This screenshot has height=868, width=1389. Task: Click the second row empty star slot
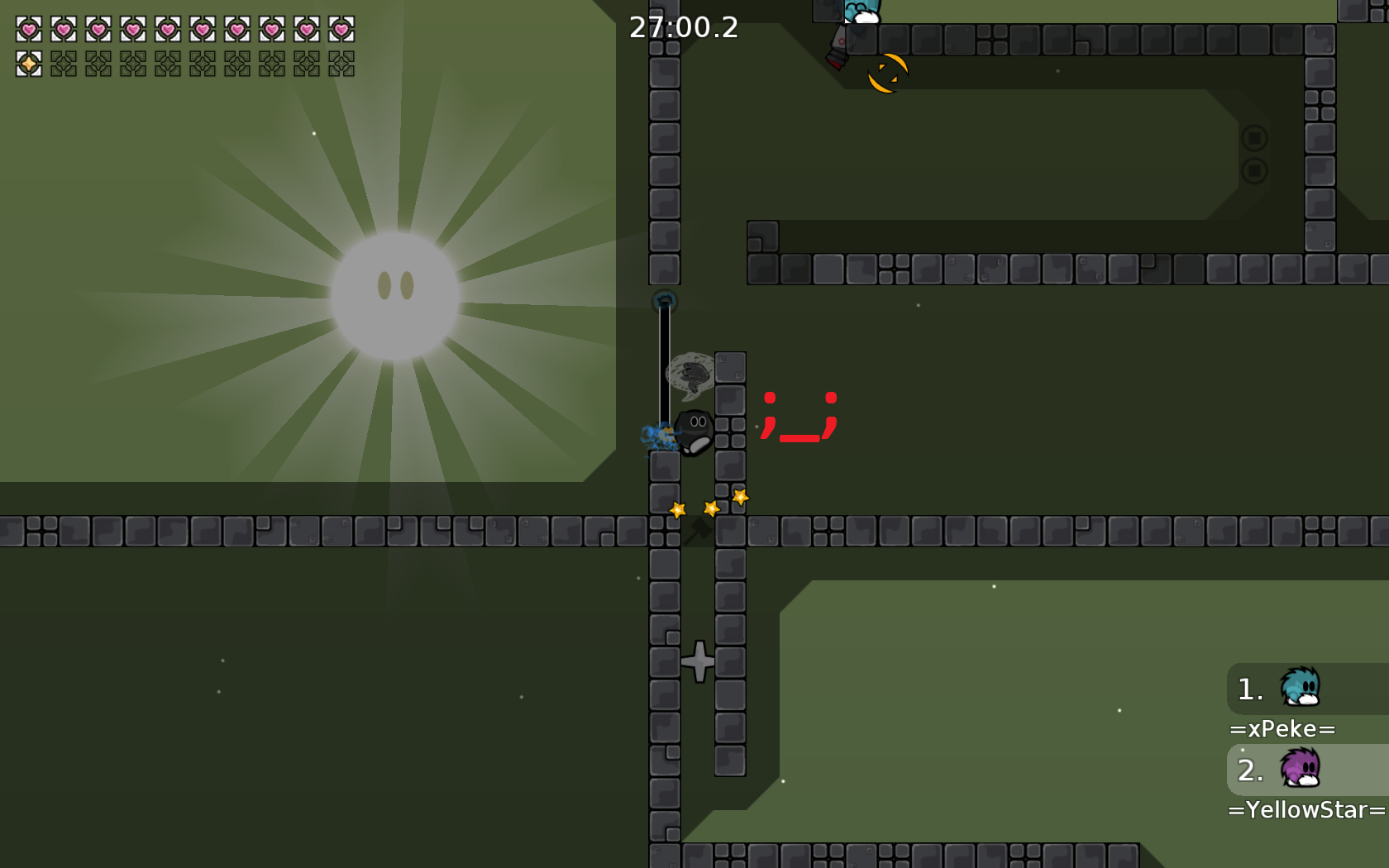click(64, 62)
